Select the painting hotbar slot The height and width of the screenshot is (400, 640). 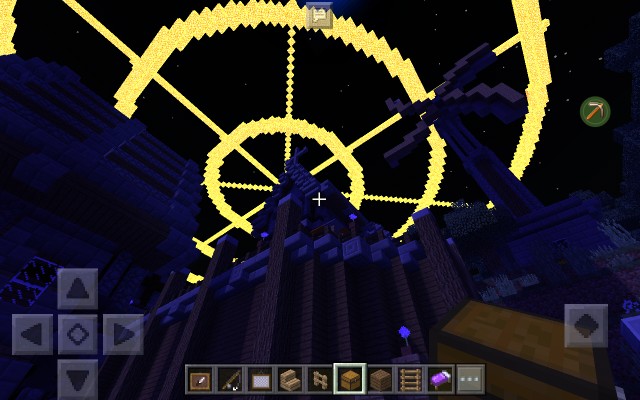[x=260, y=380]
